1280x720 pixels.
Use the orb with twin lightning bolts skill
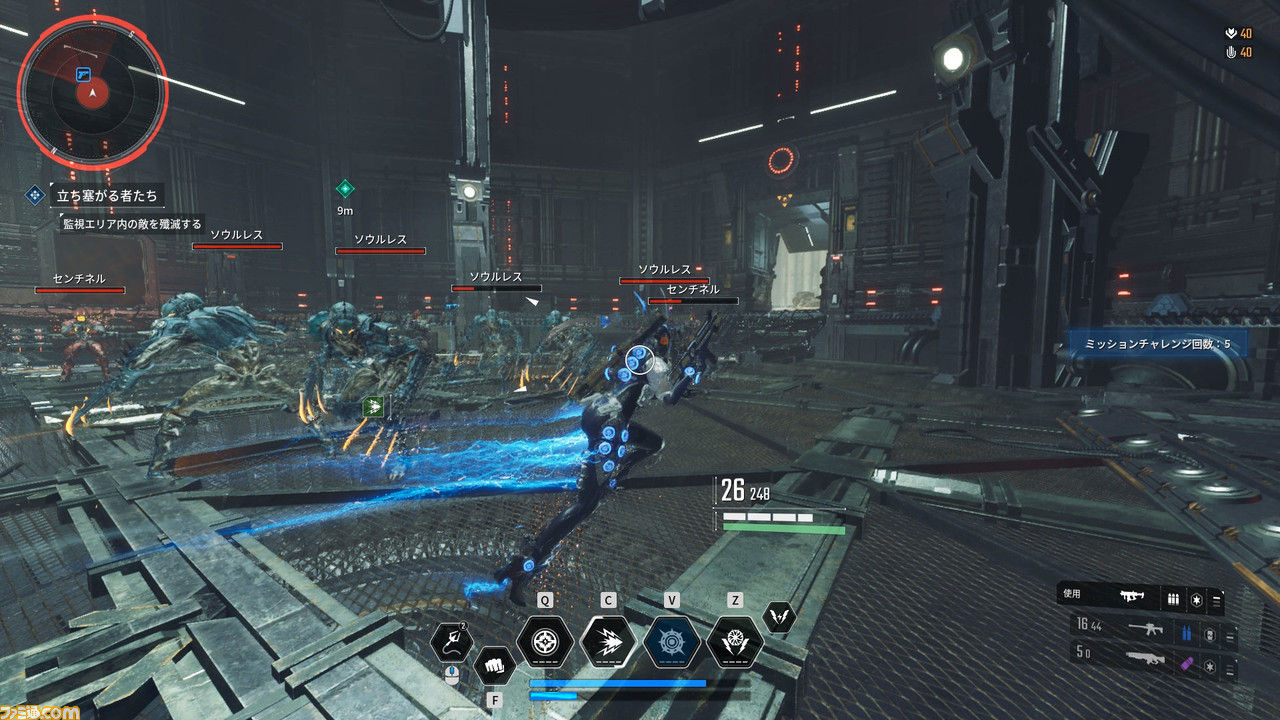pyautogui.click(x=735, y=642)
